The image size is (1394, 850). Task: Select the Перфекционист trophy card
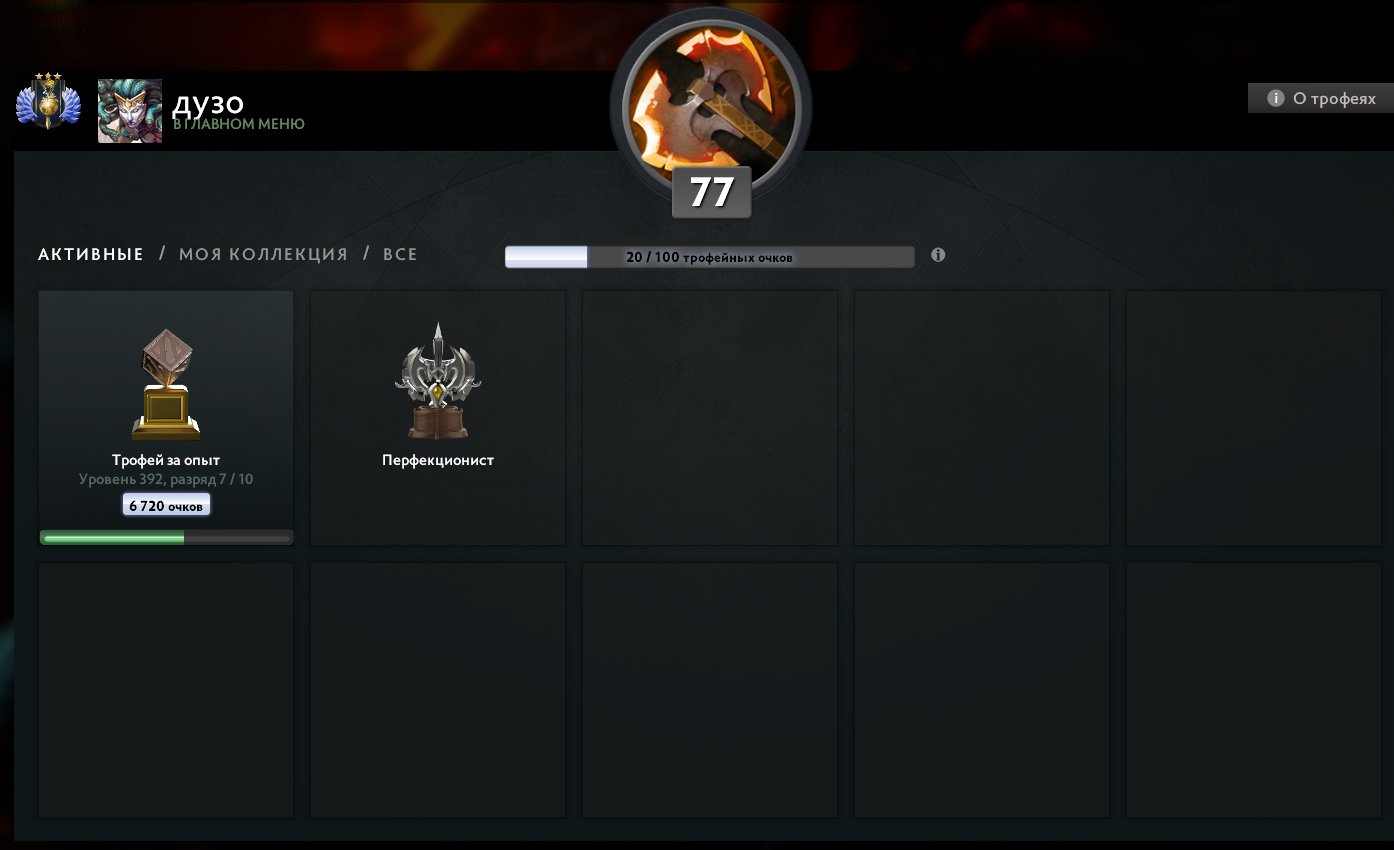(x=437, y=417)
